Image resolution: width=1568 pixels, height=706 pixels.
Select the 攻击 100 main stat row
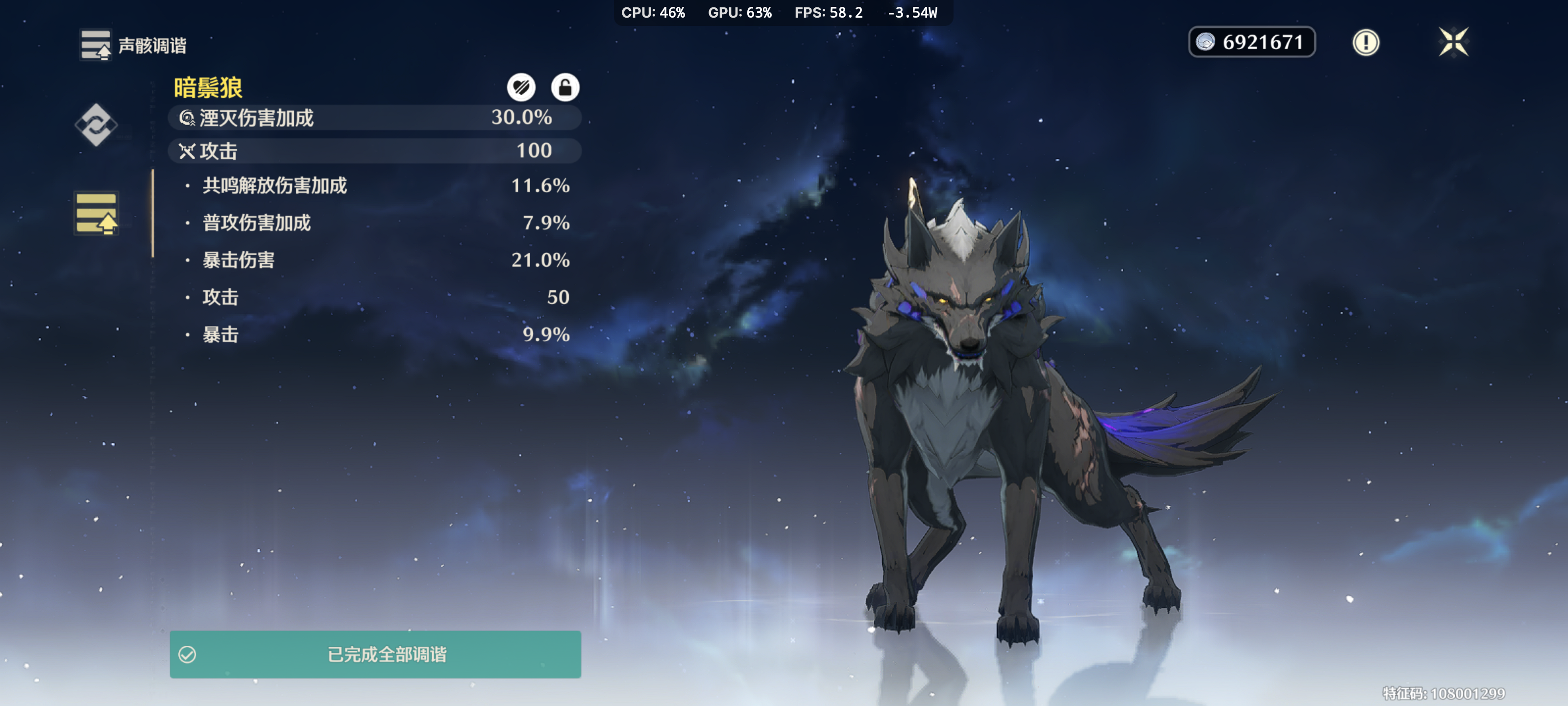point(374,151)
